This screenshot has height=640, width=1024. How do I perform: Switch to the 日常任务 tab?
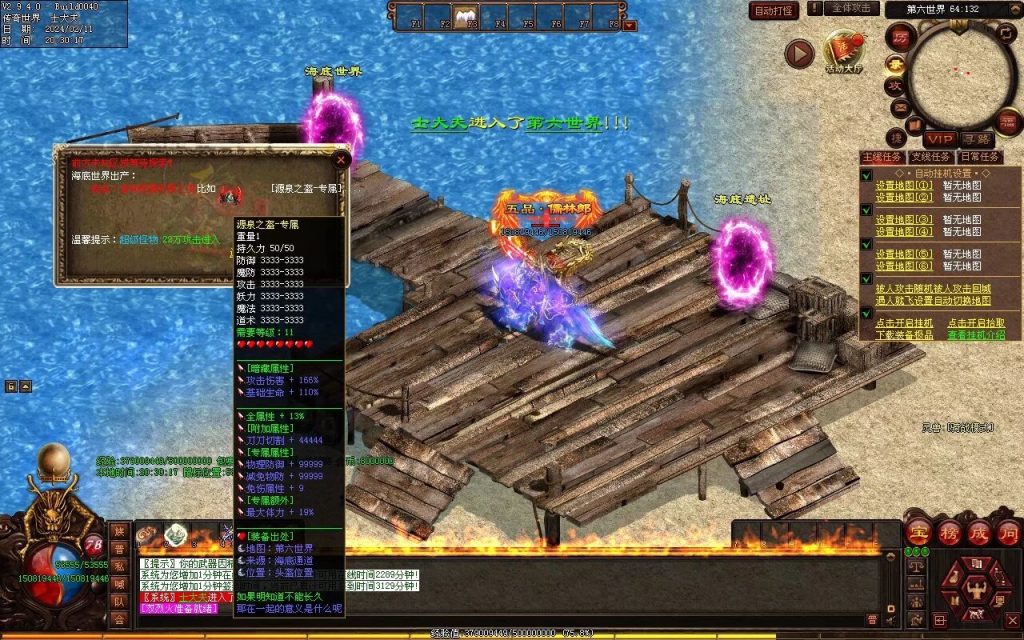[979, 157]
